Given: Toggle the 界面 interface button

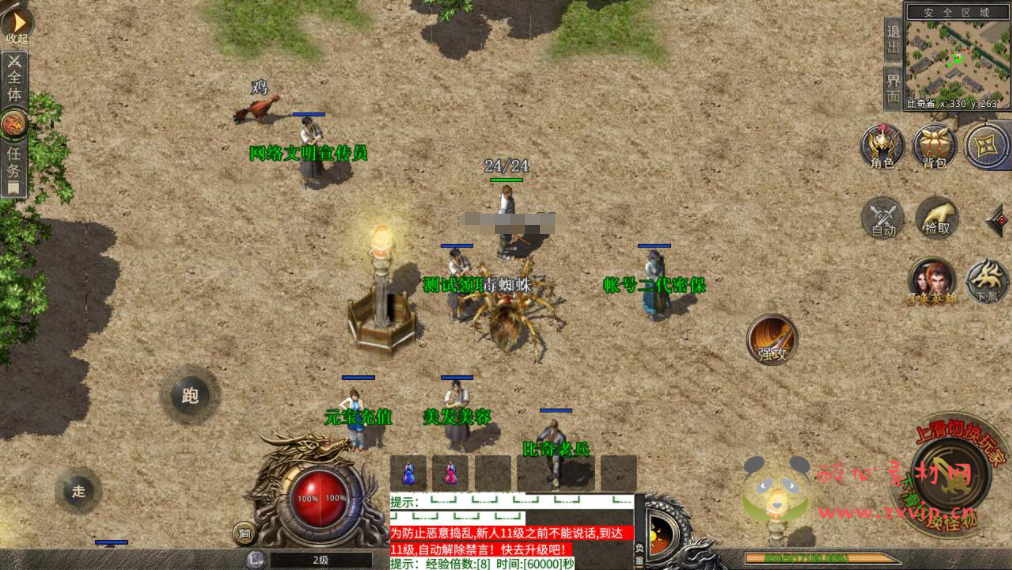Looking at the screenshot, I should [x=894, y=88].
